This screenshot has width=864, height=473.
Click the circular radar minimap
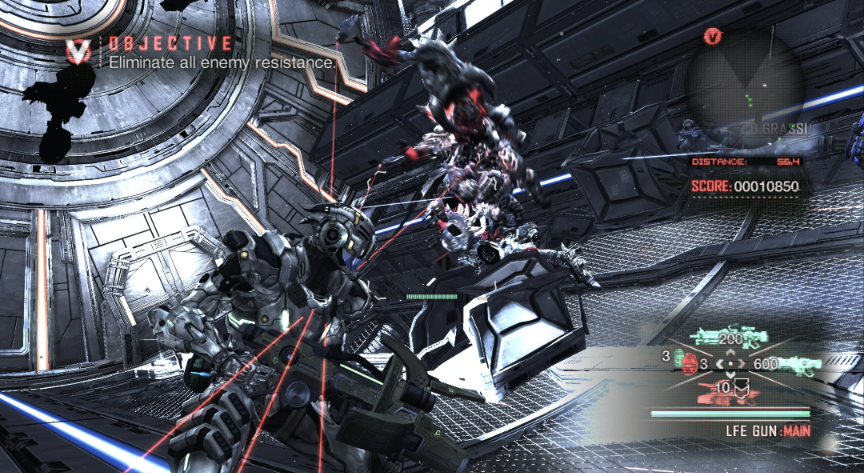pyautogui.click(x=743, y=83)
